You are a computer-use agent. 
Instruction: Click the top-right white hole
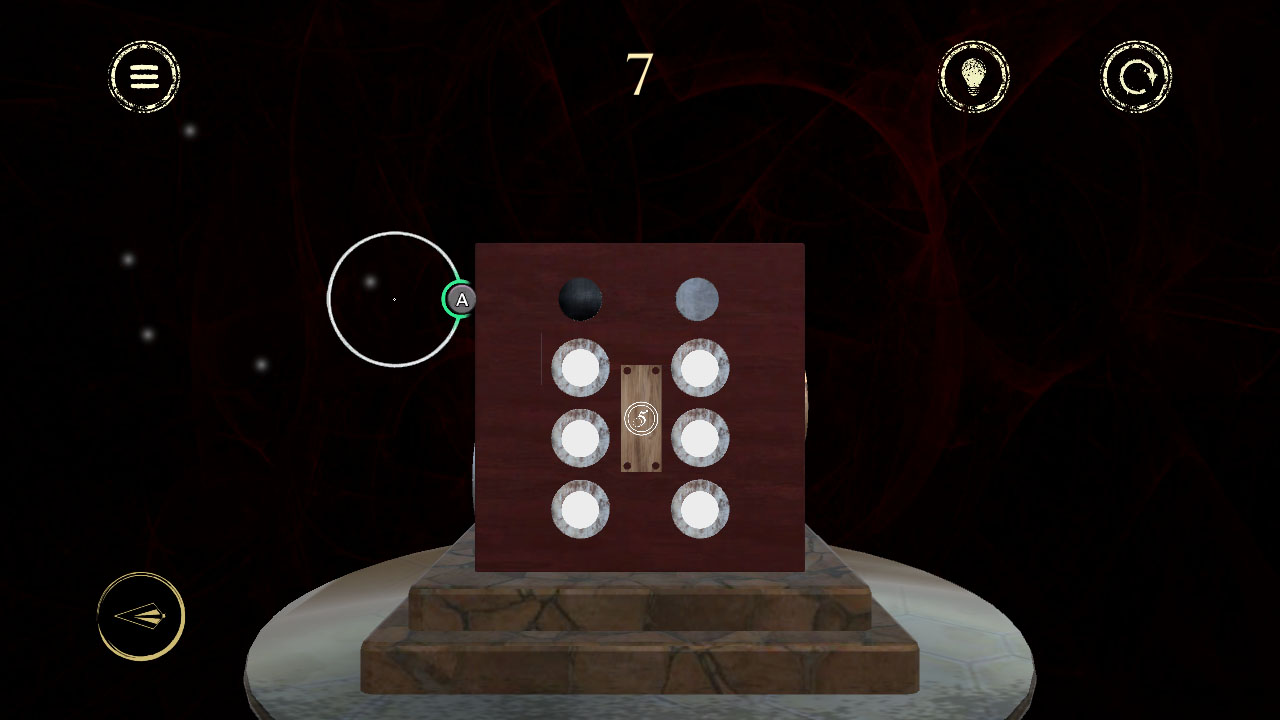pyautogui.click(x=701, y=368)
